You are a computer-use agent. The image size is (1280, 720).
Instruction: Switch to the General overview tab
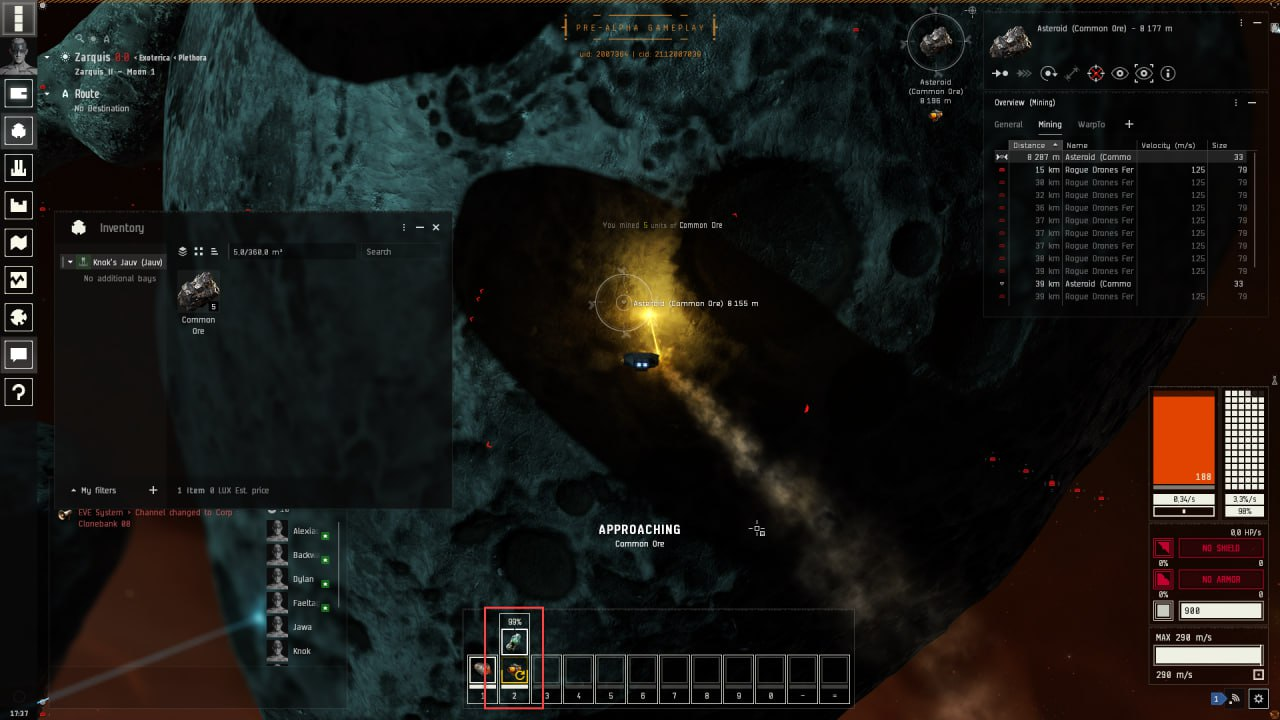click(1008, 125)
